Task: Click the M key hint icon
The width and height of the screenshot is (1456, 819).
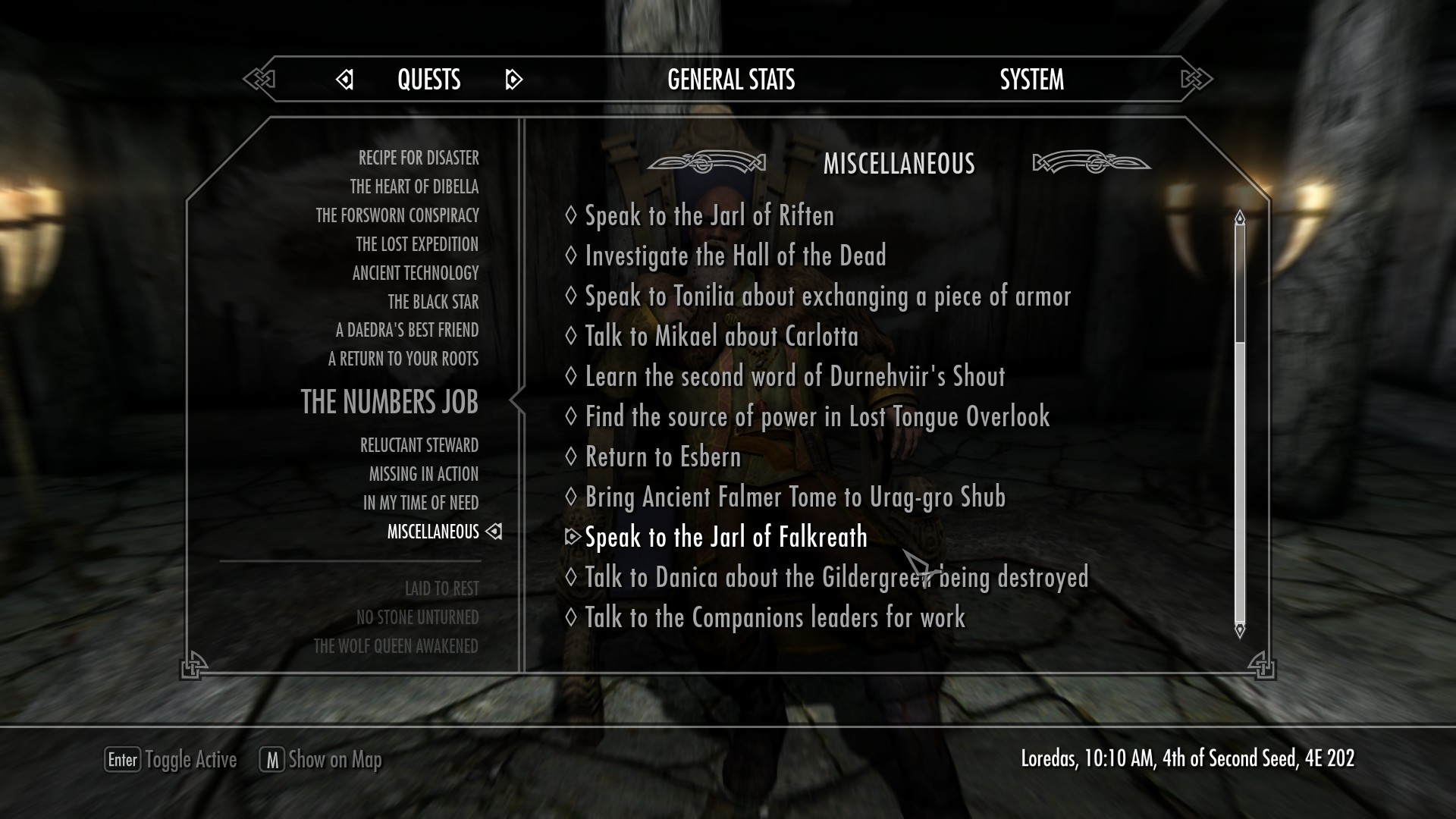Action: click(272, 759)
